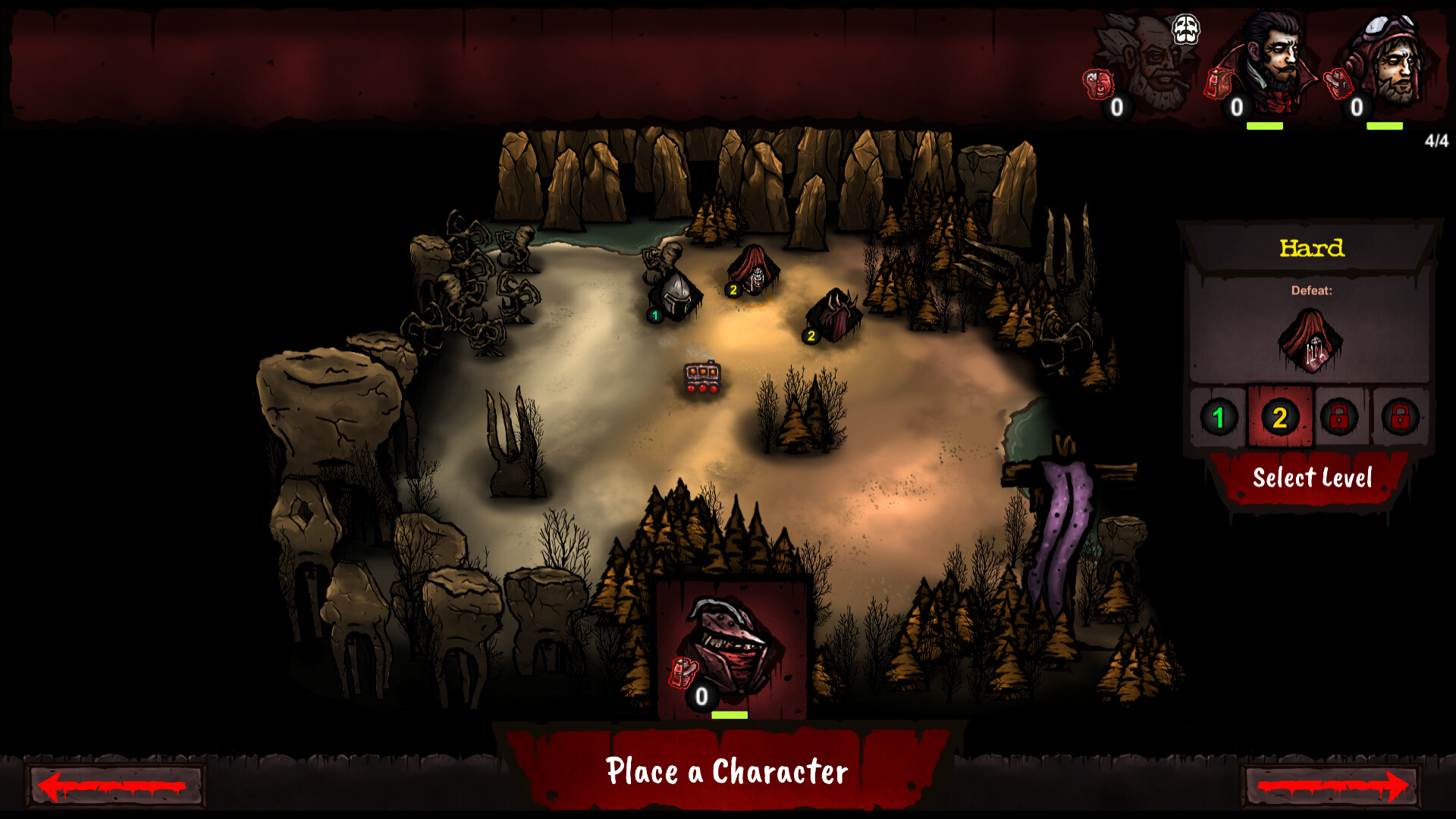Click the minecart on the battlefield
Image resolution: width=1456 pixels, height=819 pixels.
(701, 376)
